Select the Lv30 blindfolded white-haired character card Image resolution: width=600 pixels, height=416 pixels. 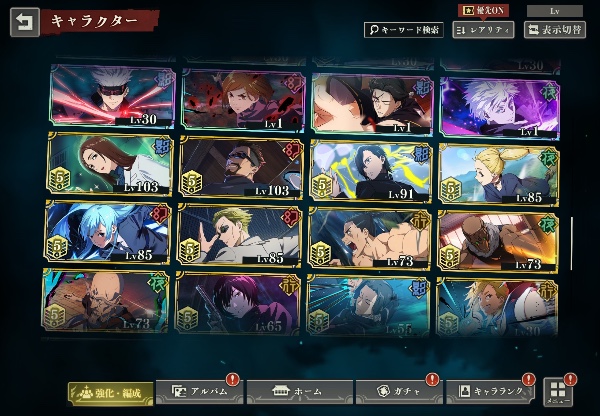[x=112, y=98]
